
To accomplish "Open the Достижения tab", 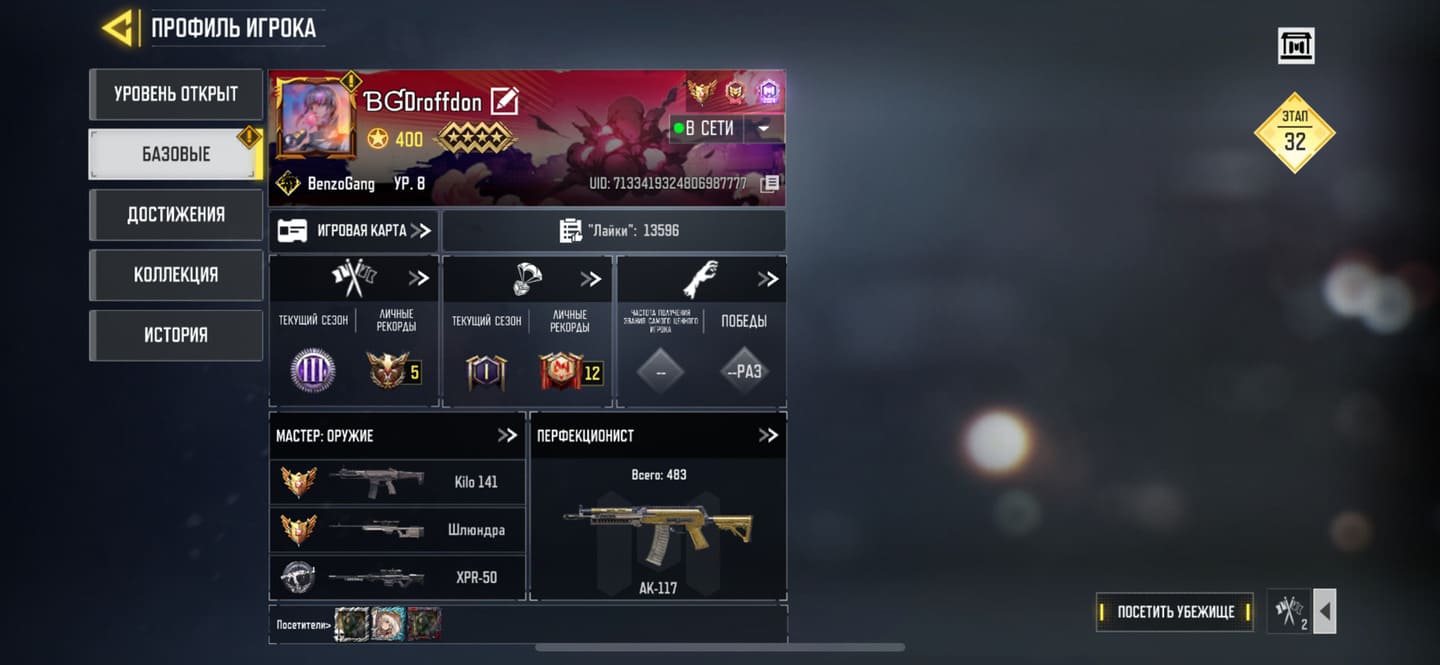I will click(x=176, y=214).
